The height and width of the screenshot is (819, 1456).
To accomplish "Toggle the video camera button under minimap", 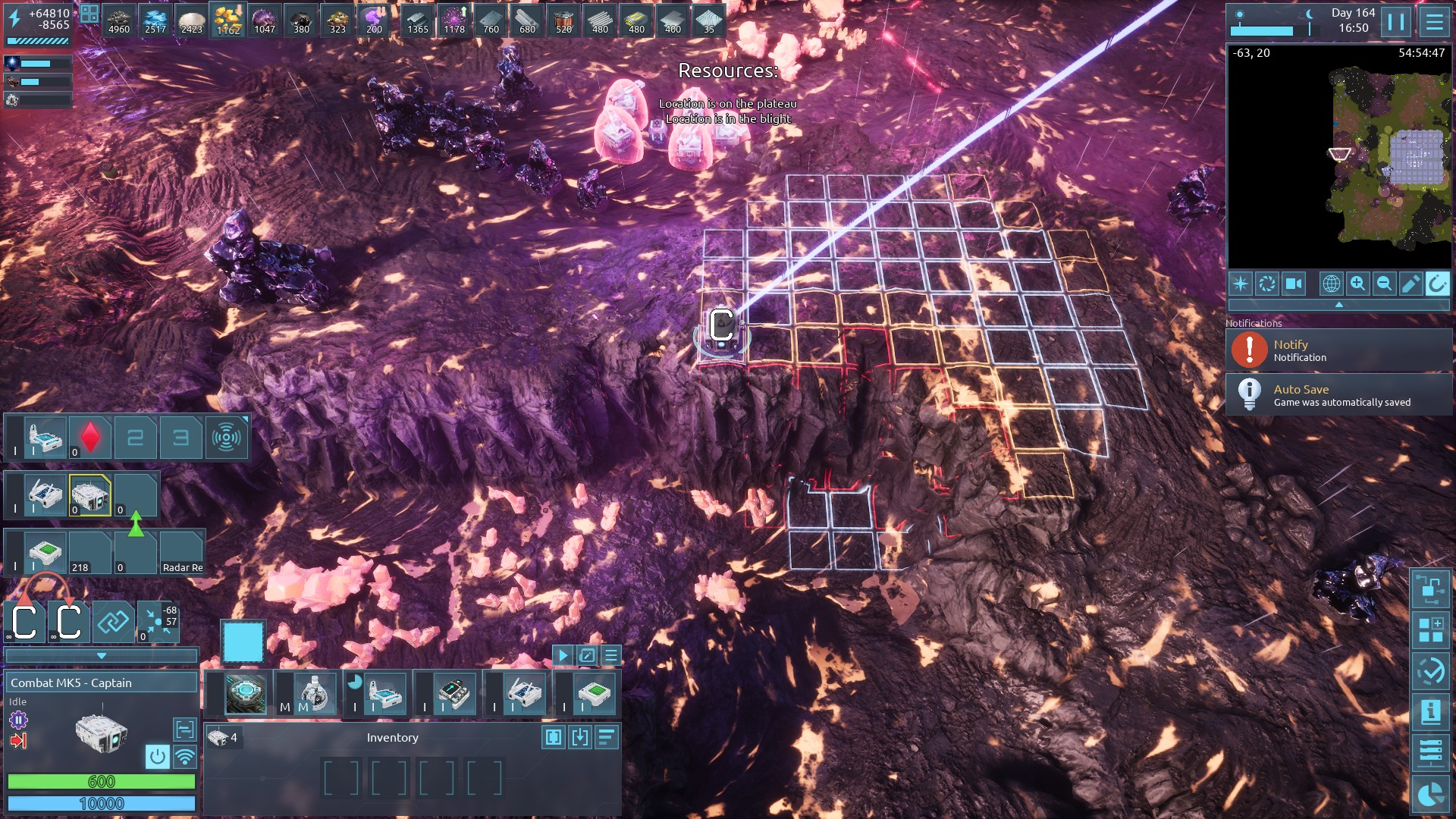I will click(1294, 284).
